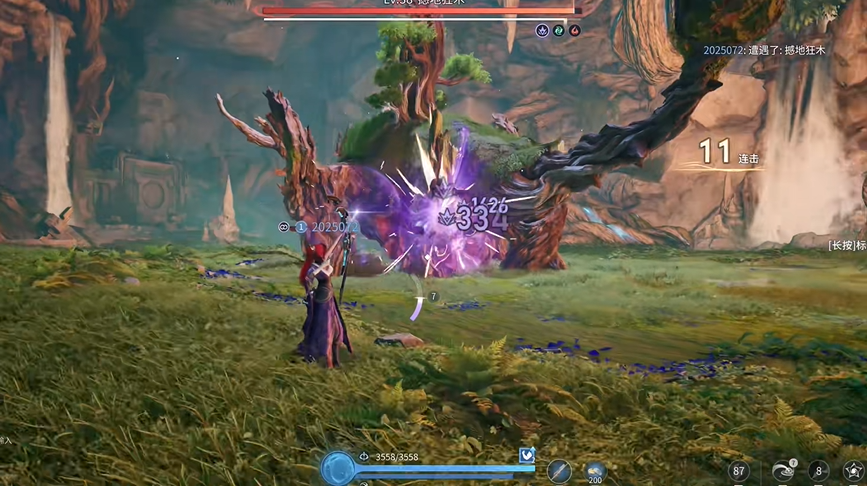
Task: Use the consumable item showing 200
Action: 596,471
